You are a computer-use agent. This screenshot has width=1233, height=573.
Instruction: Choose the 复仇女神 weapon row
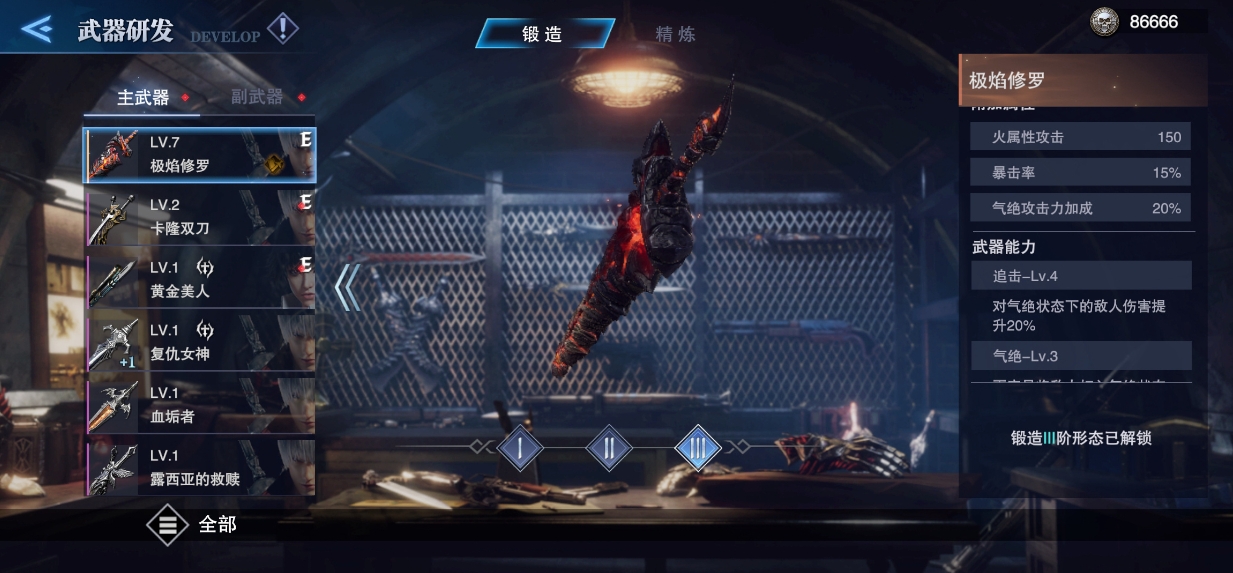click(x=199, y=343)
